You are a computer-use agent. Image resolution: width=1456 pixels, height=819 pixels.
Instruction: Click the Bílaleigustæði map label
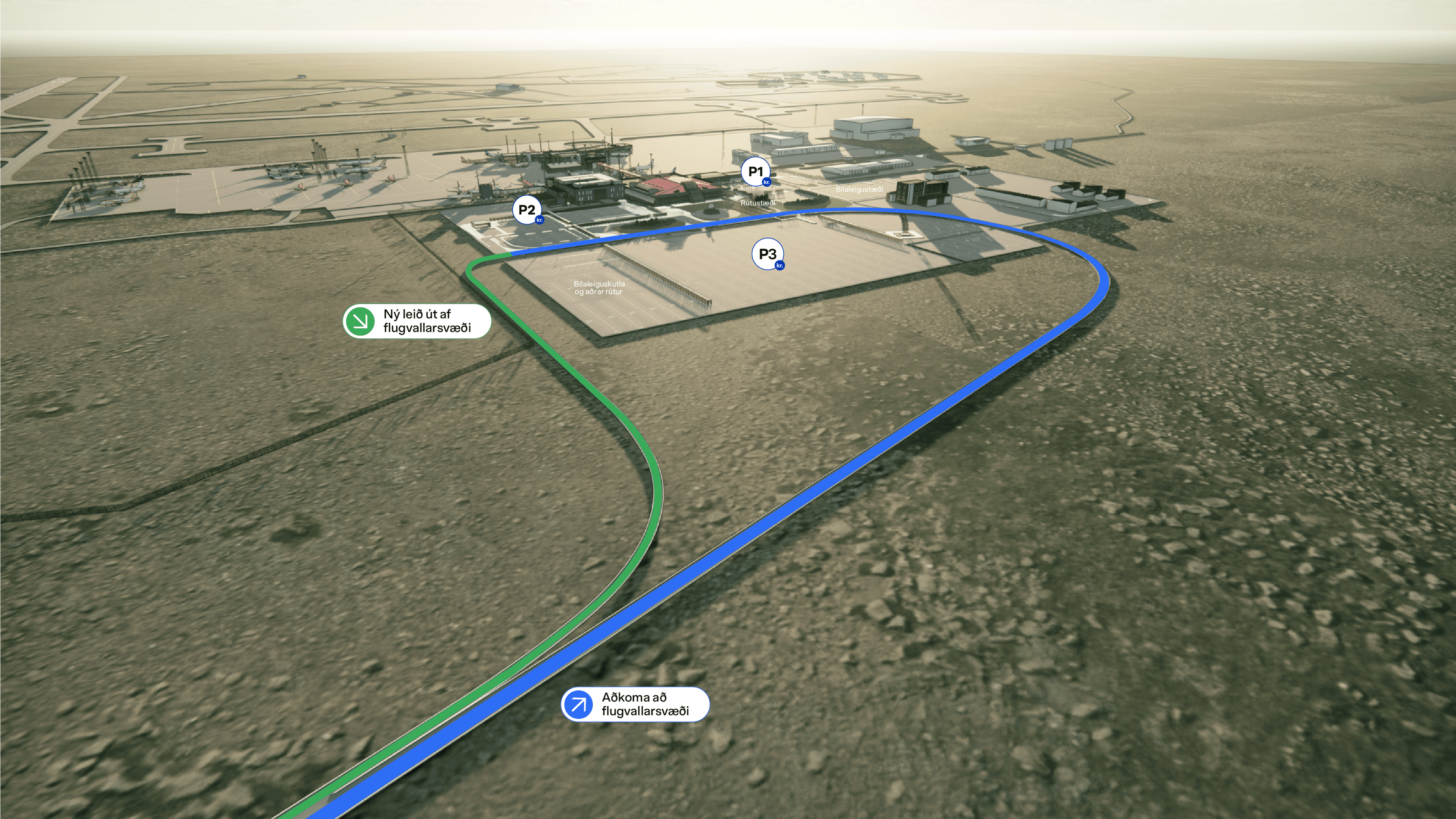(x=859, y=190)
